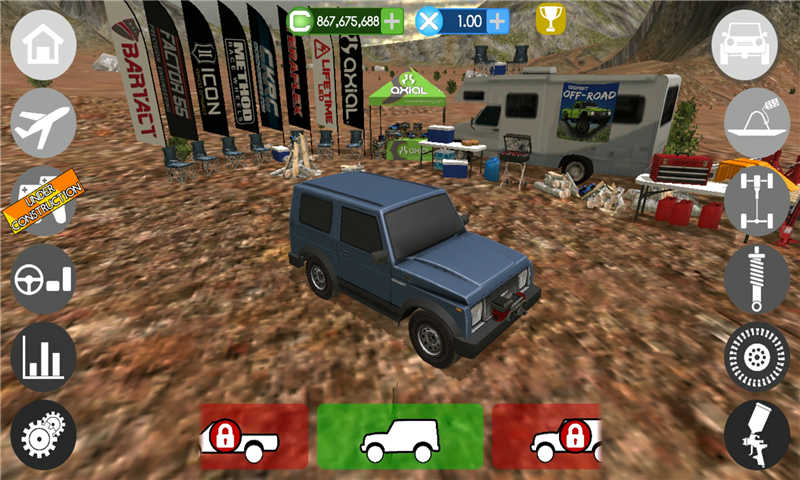Open the wheels and tires menu

757,357
